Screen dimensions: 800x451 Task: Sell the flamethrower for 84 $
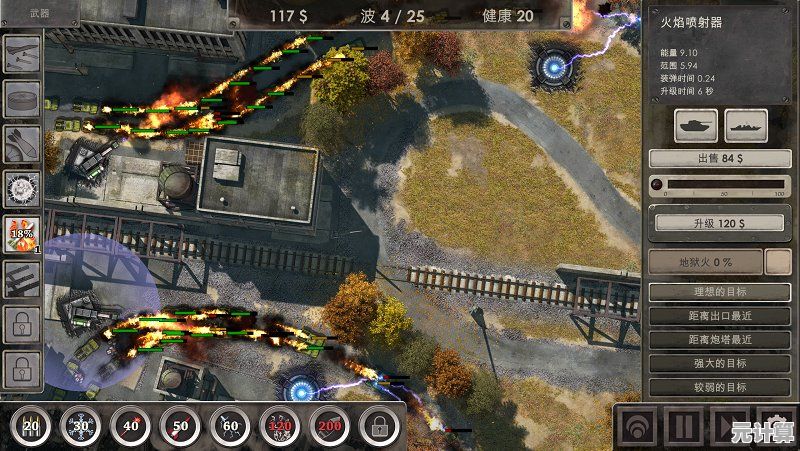(x=713, y=158)
